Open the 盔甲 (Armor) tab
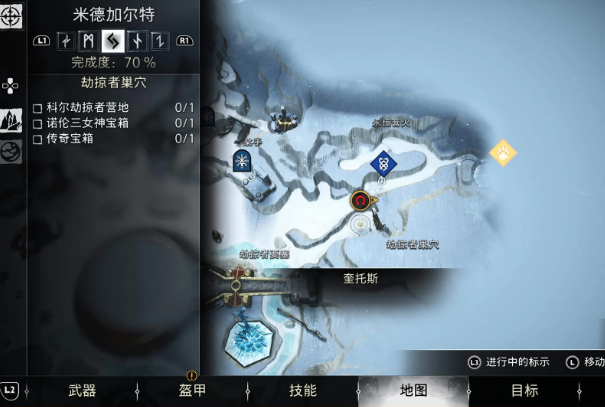This screenshot has width=605, height=407. (x=192, y=390)
